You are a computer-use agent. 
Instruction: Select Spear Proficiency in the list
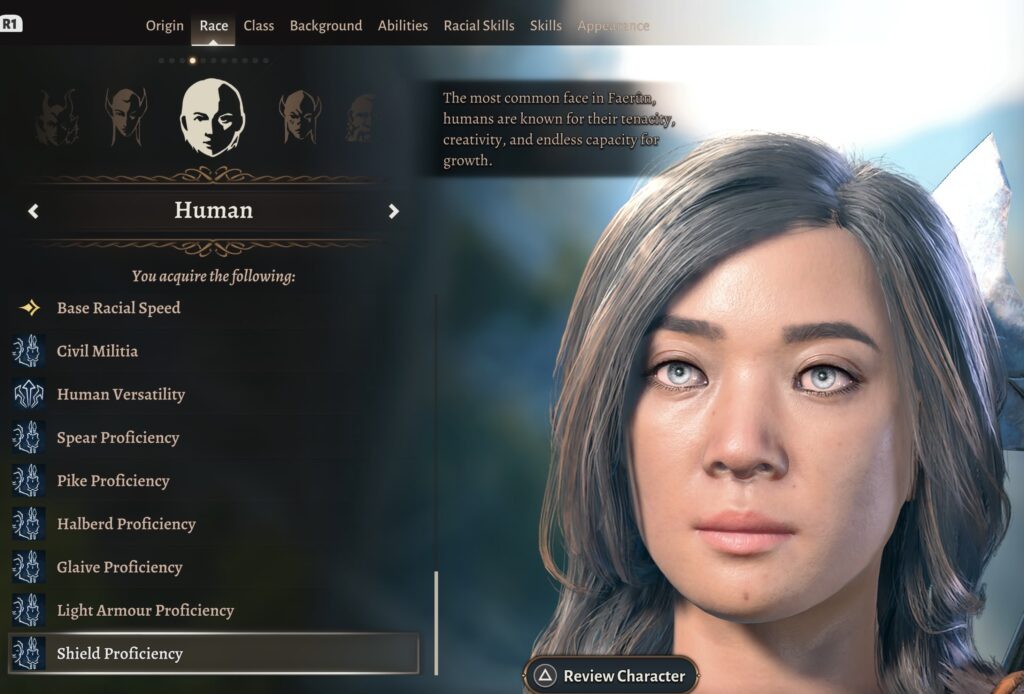118,437
